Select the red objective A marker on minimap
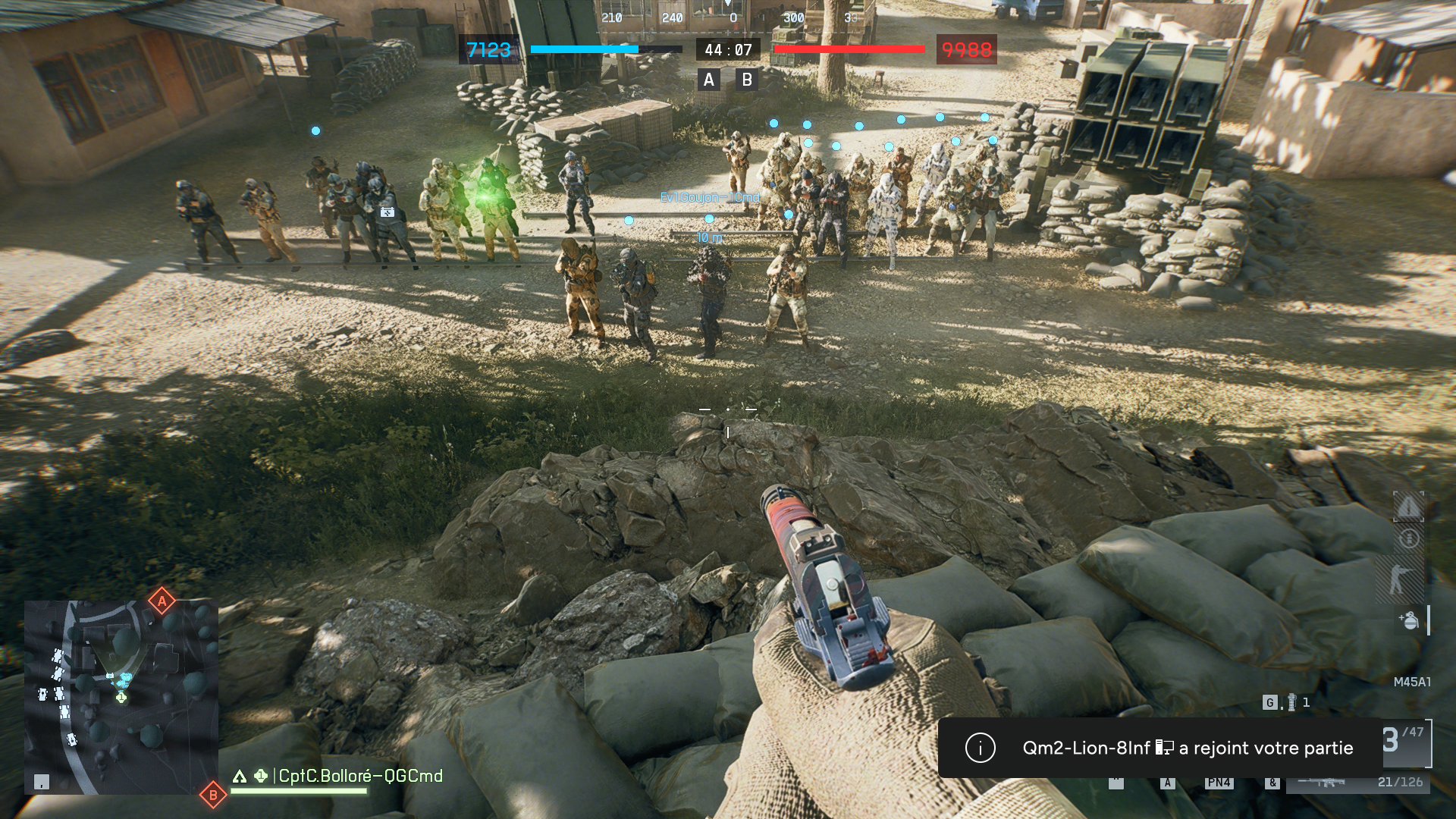This screenshot has height=819, width=1456. click(x=162, y=601)
